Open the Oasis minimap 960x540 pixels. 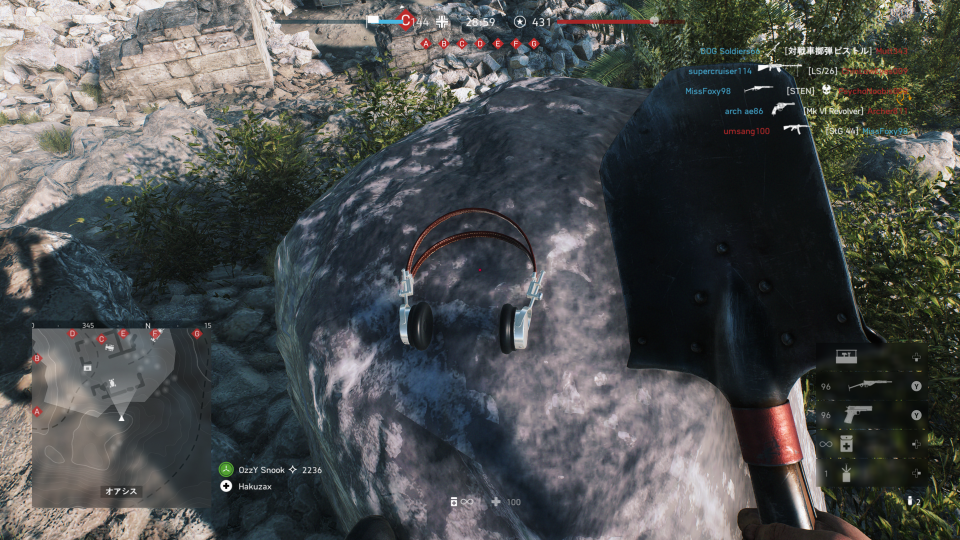(121, 412)
